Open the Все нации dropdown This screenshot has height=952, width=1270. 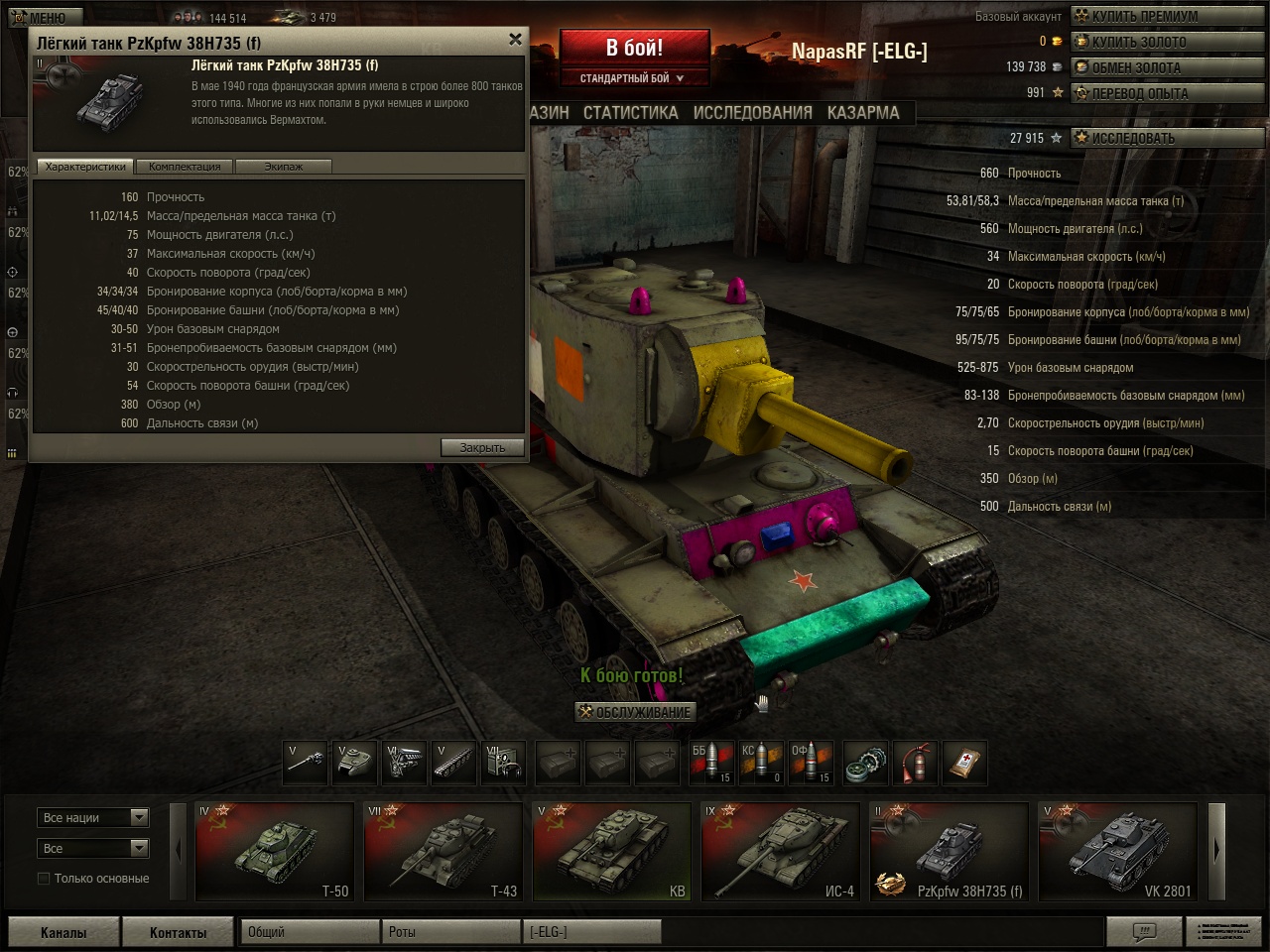point(94,818)
